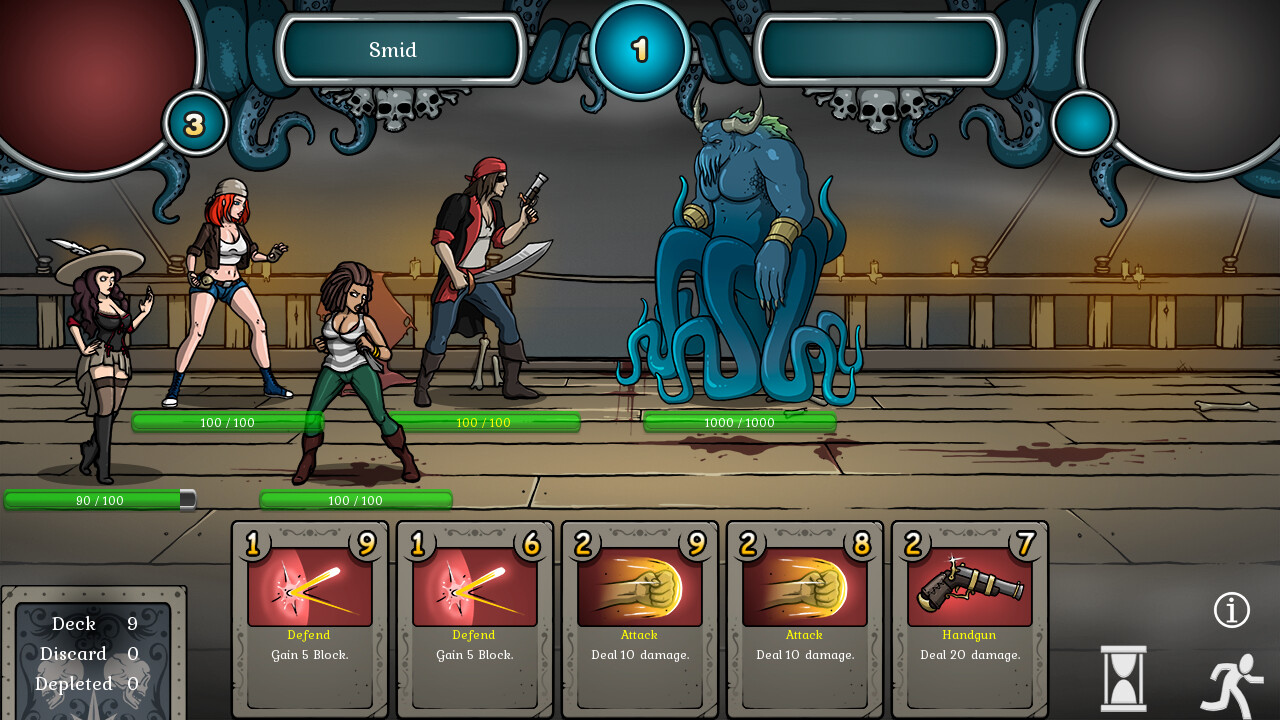The height and width of the screenshot is (720, 1280).
Task: Click the blue turn counter orb showing 1
Action: [x=639, y=49]
